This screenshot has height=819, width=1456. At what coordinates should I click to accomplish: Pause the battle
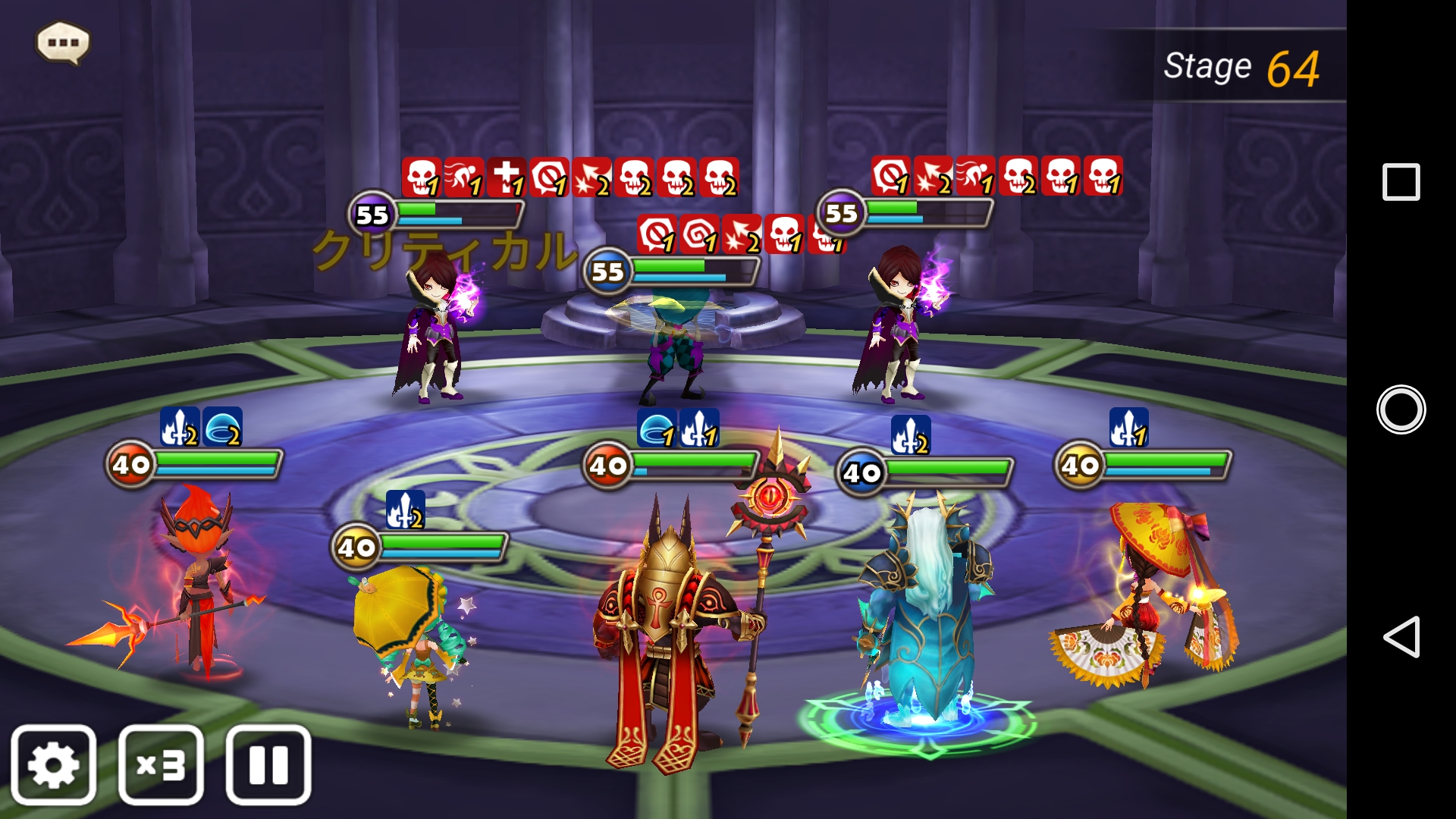268,764
